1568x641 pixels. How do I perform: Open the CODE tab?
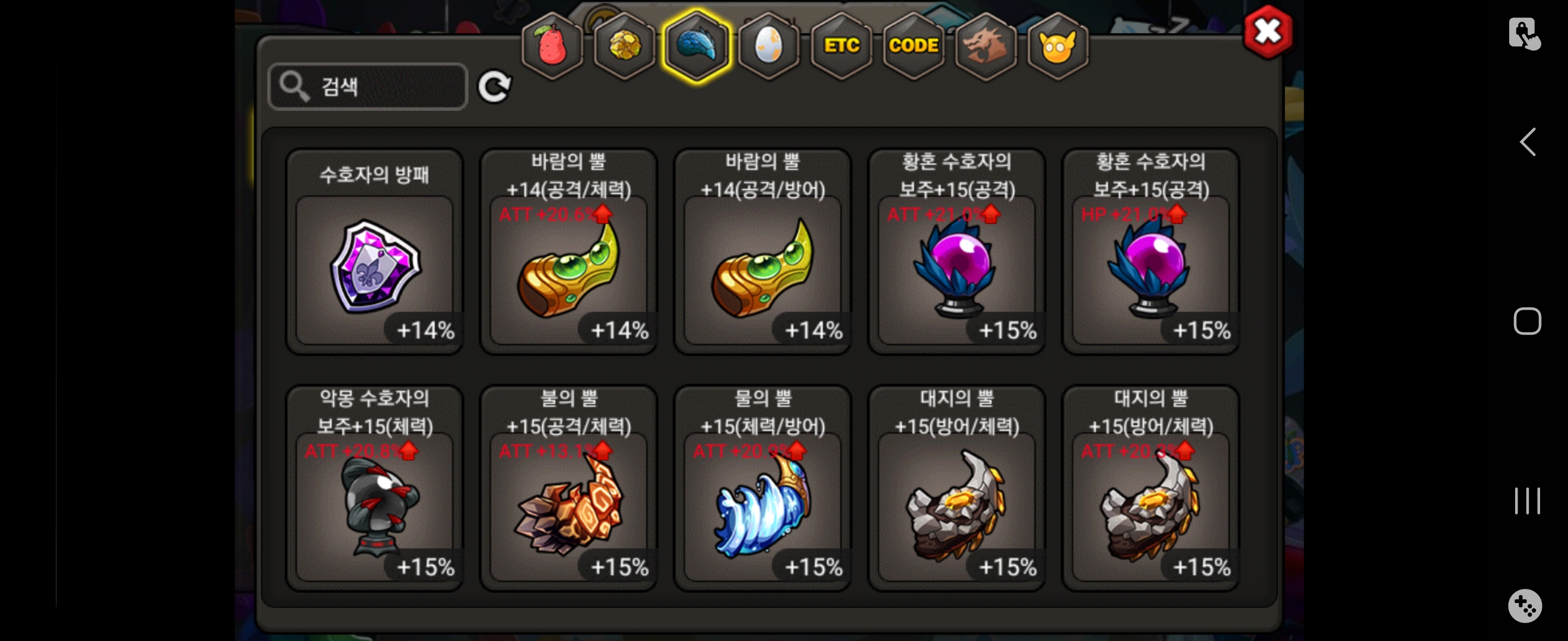(913, 46)
